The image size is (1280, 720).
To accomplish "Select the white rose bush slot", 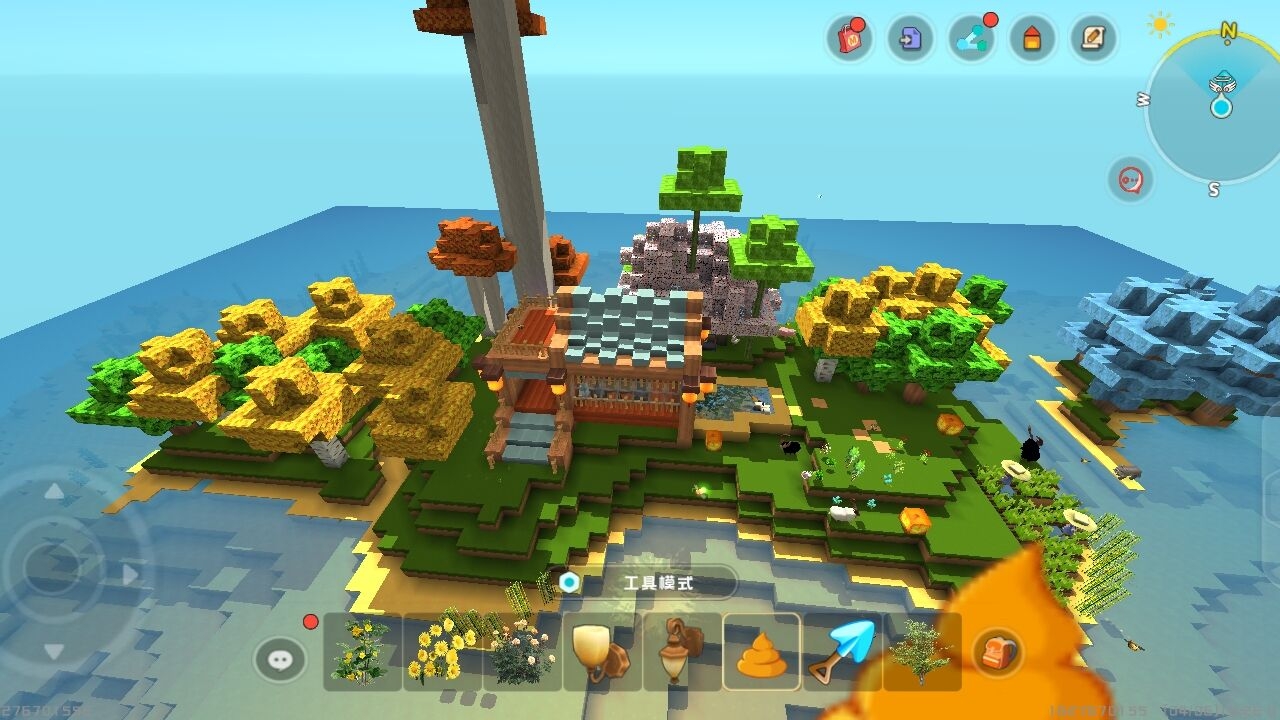I will click(522, 652).
